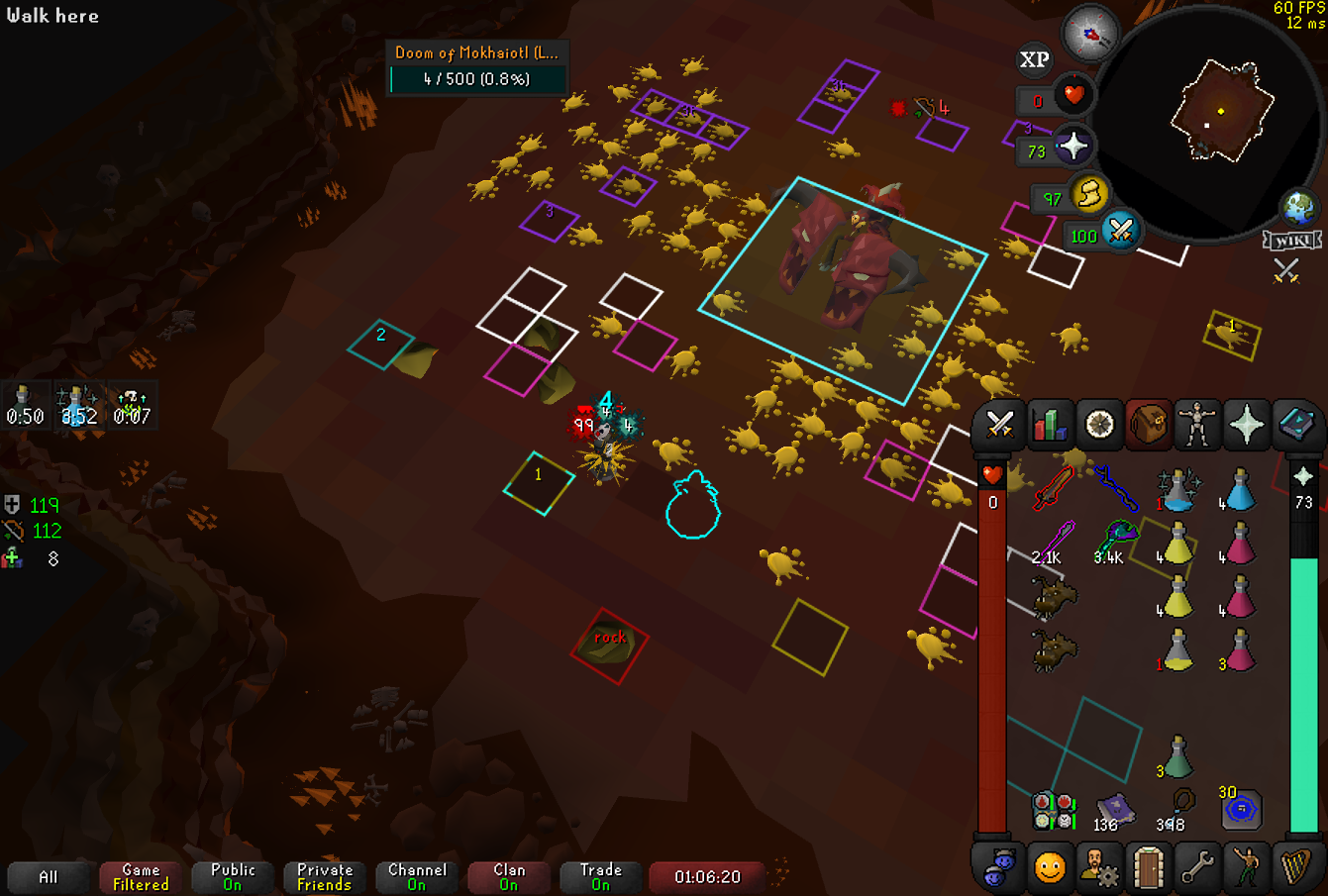This screenshot has height=896, width=1328.
Task: Show the Worn Equipment tab
Action: click(x=1197, y=426)
